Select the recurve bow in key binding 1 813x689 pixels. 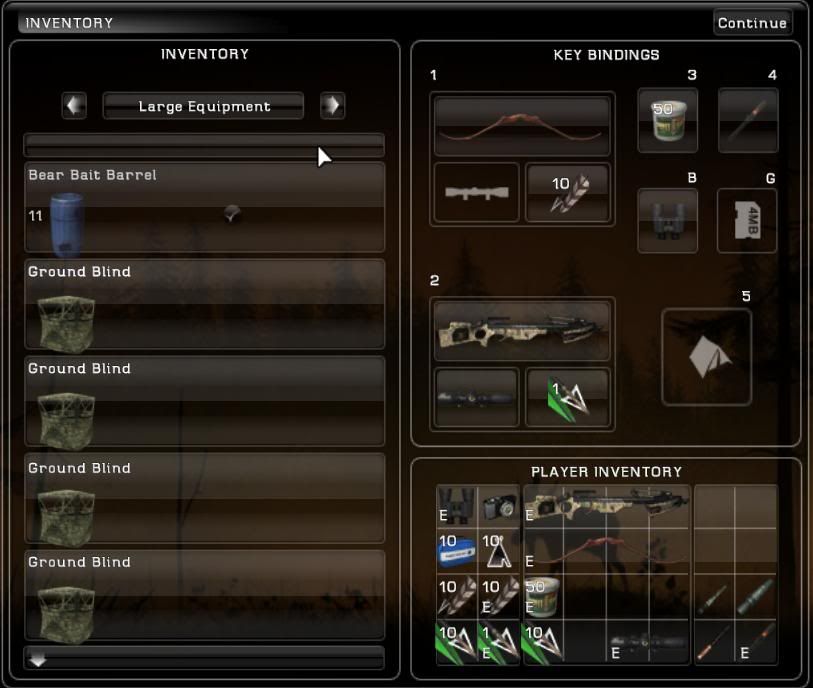pyautogui.click(x=522, y=126)
